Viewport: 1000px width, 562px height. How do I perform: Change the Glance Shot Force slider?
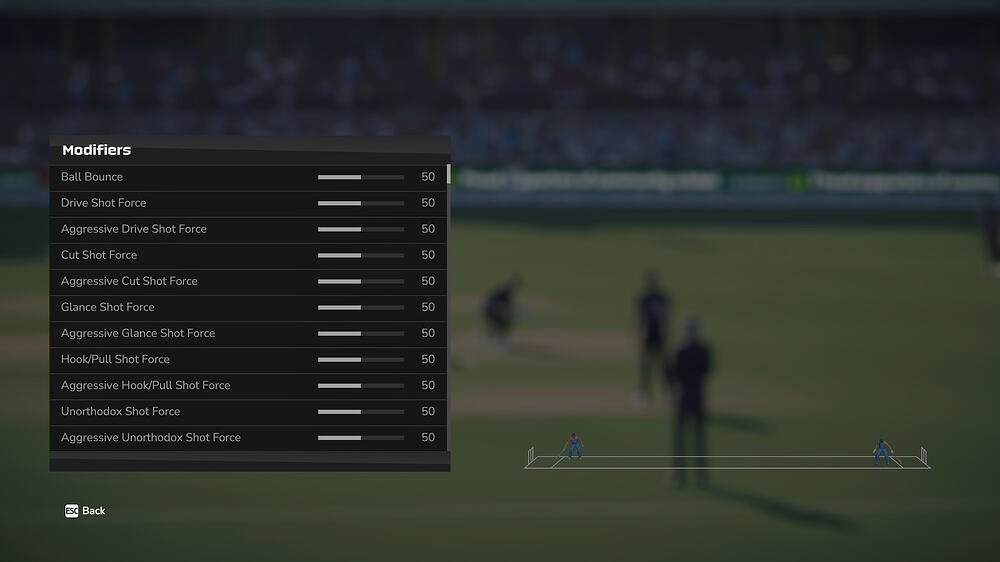click(361, 307)
